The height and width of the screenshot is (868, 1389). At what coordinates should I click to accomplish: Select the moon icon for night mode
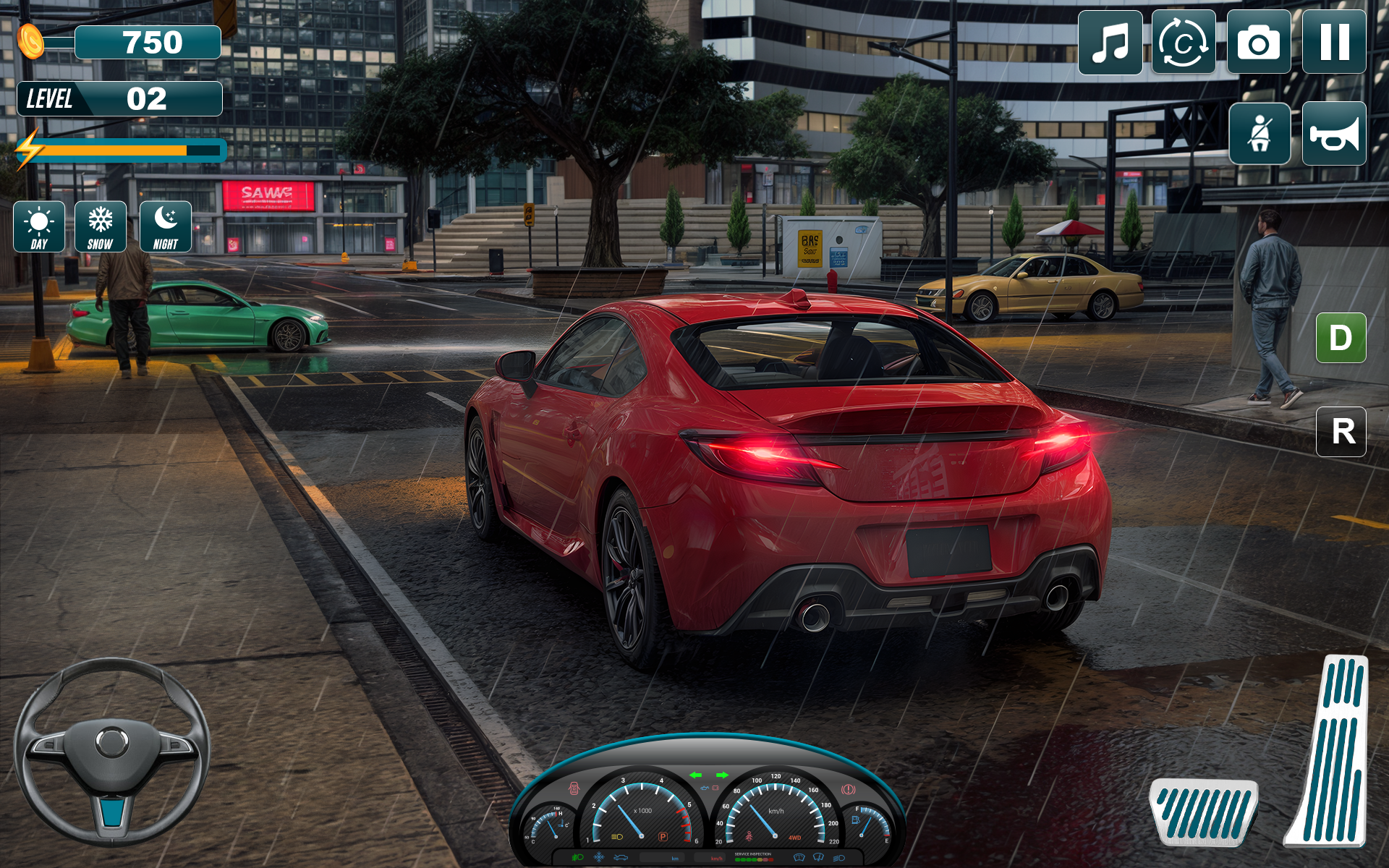[167, 226]
